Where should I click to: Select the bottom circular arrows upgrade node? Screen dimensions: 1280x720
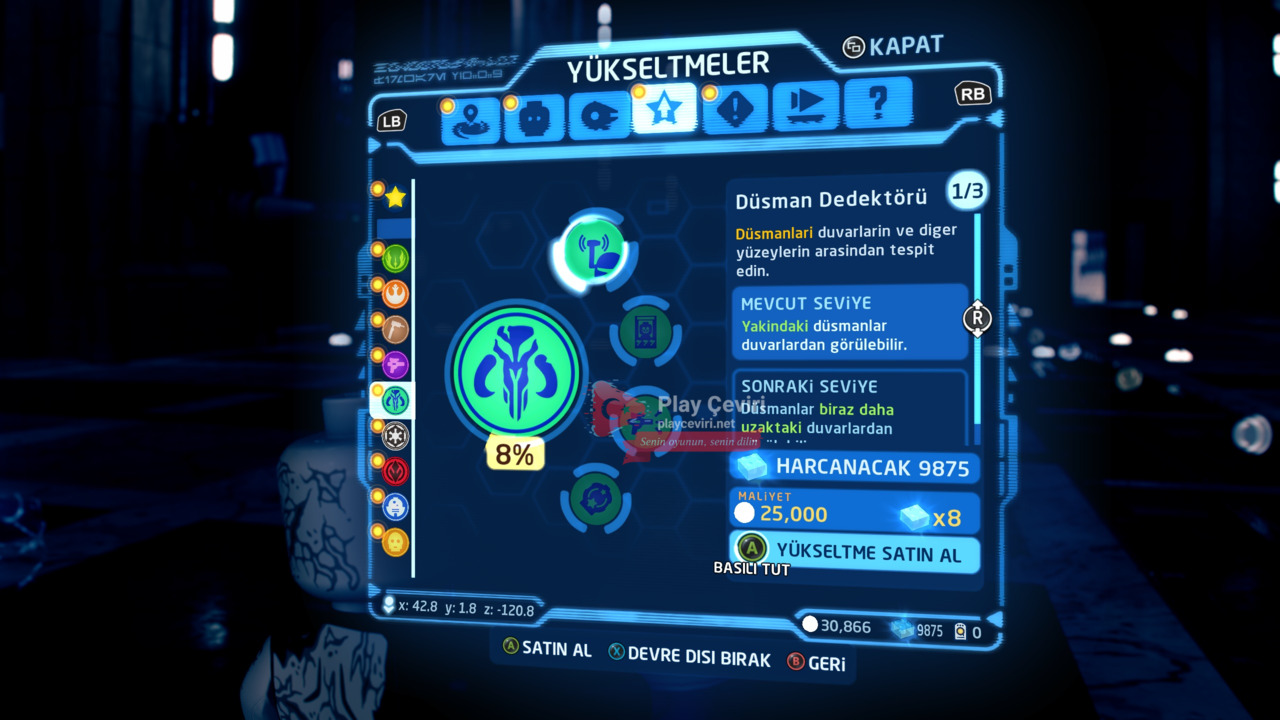point(597,497)
